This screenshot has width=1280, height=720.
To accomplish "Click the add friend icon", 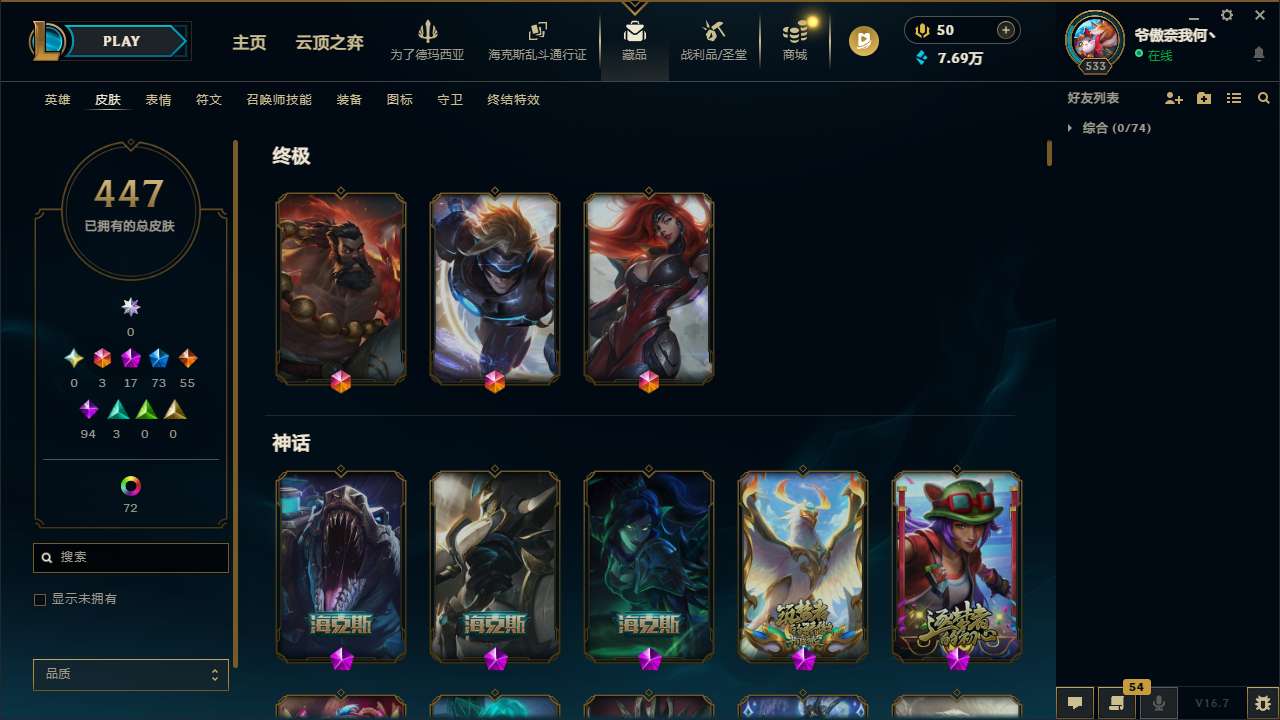I will coord(1174,97).
